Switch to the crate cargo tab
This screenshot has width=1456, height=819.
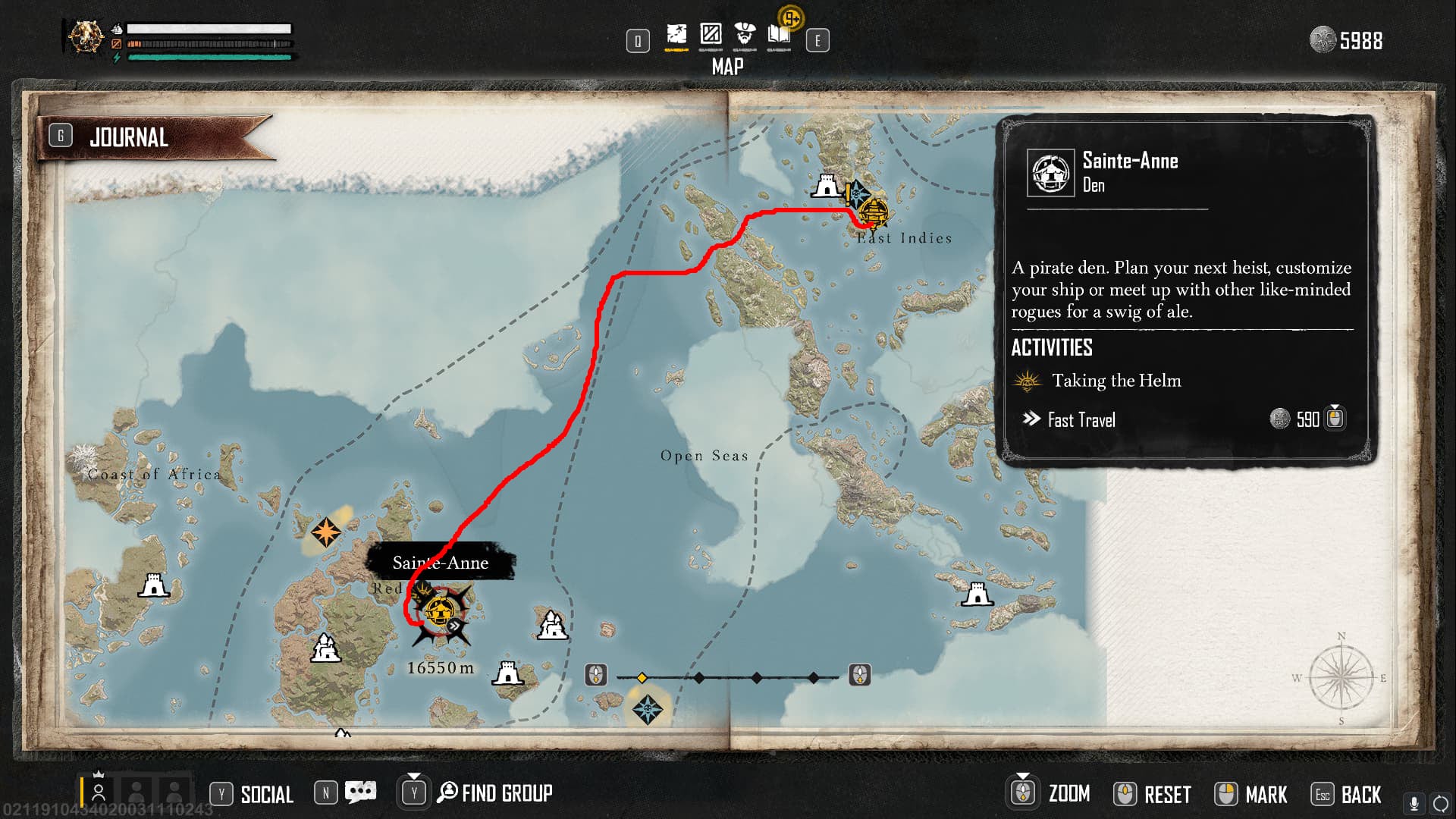point(711,35)
